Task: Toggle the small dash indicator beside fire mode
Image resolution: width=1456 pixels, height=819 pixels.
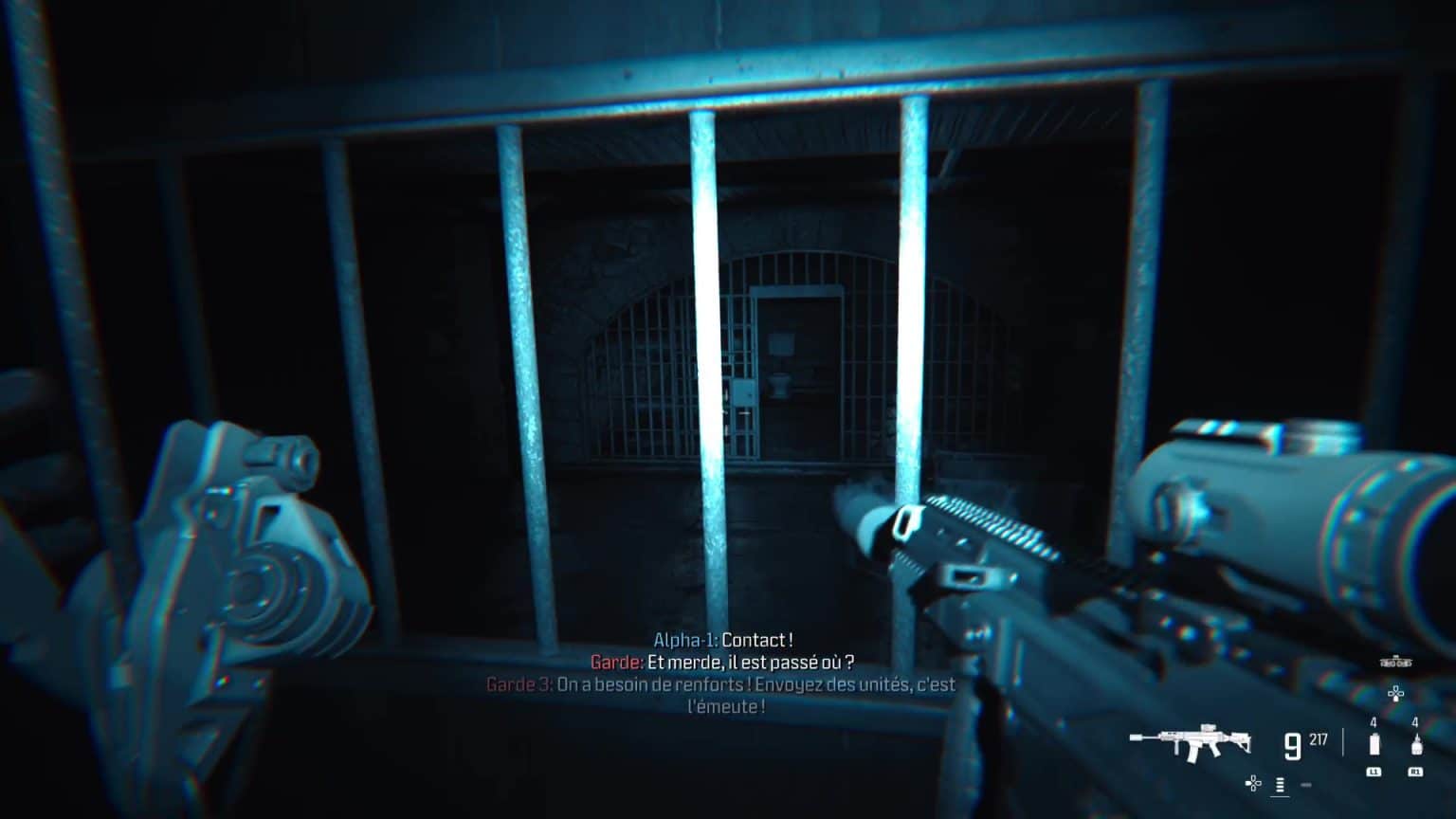Action: [x=1305, y=785]
